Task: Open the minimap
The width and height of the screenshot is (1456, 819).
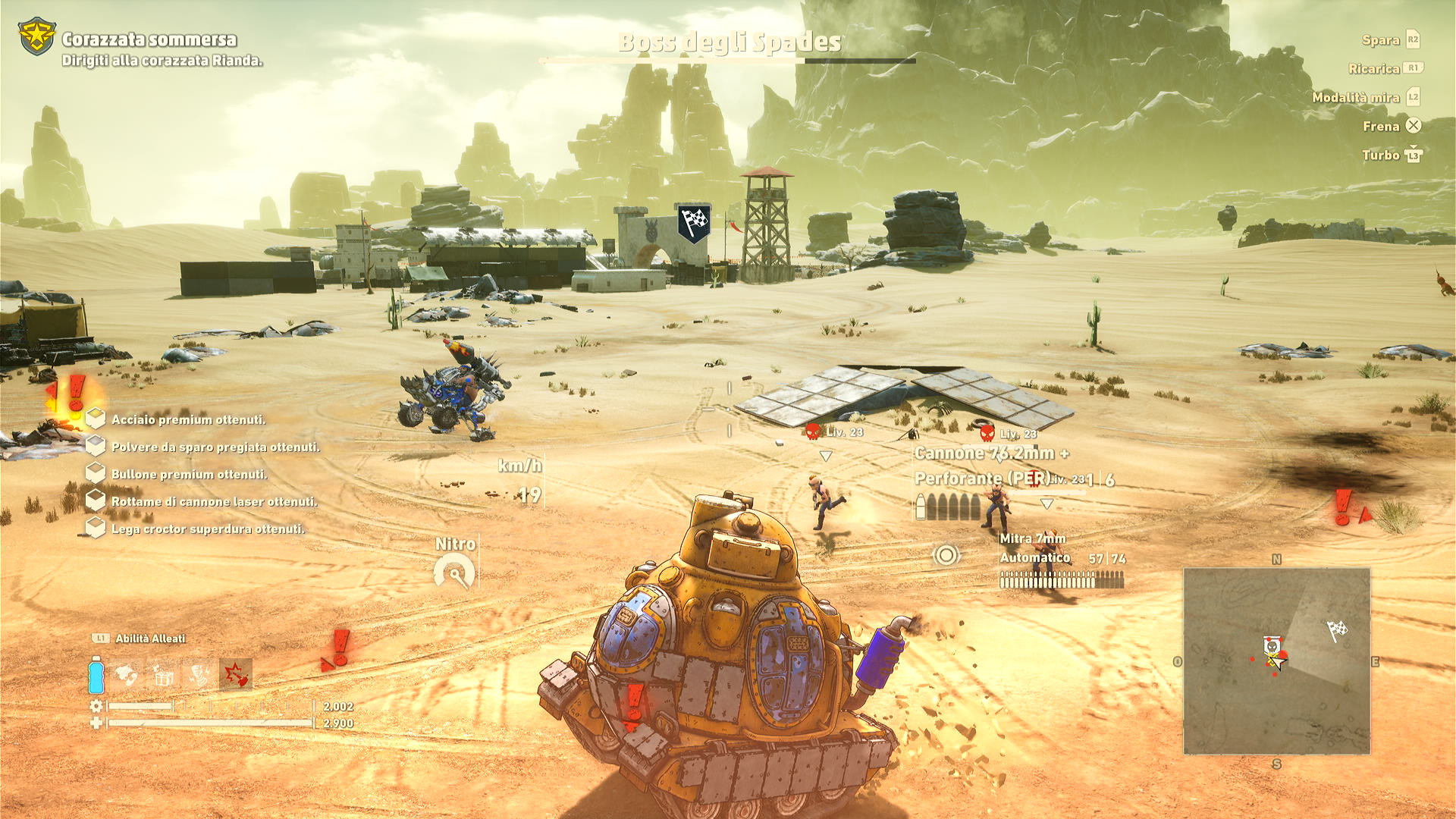Action: [x=1277, y=661]
